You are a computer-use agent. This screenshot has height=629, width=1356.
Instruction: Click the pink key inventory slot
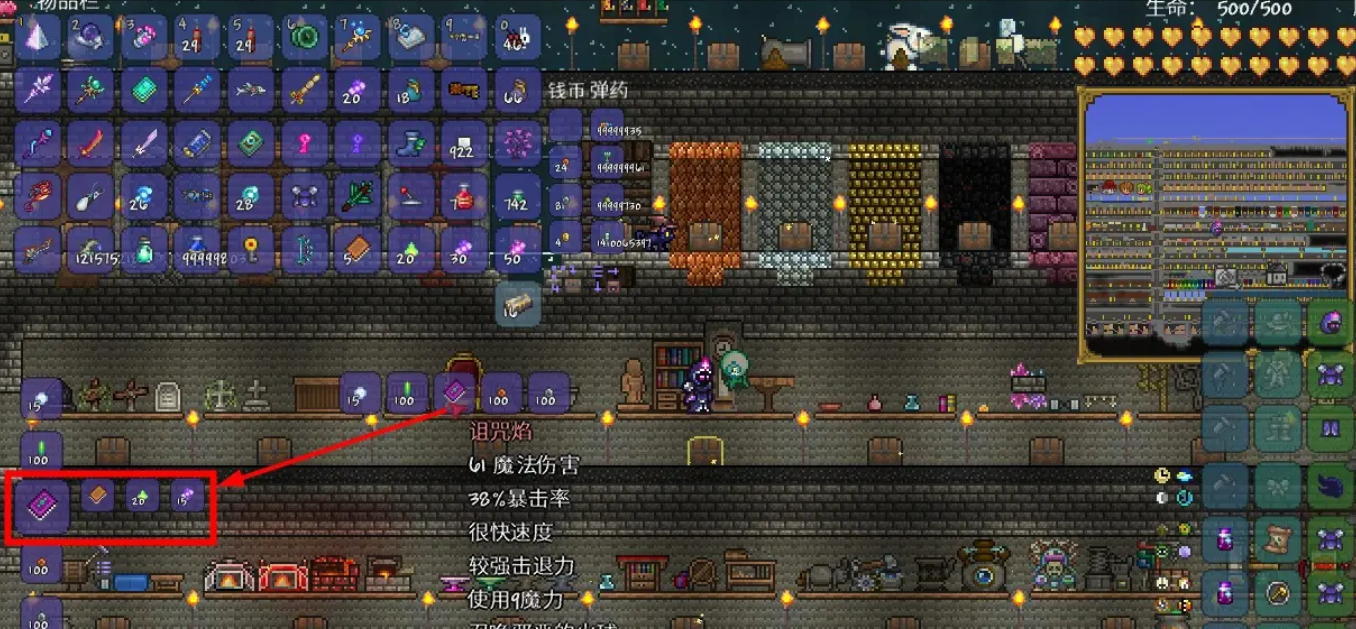304,144
